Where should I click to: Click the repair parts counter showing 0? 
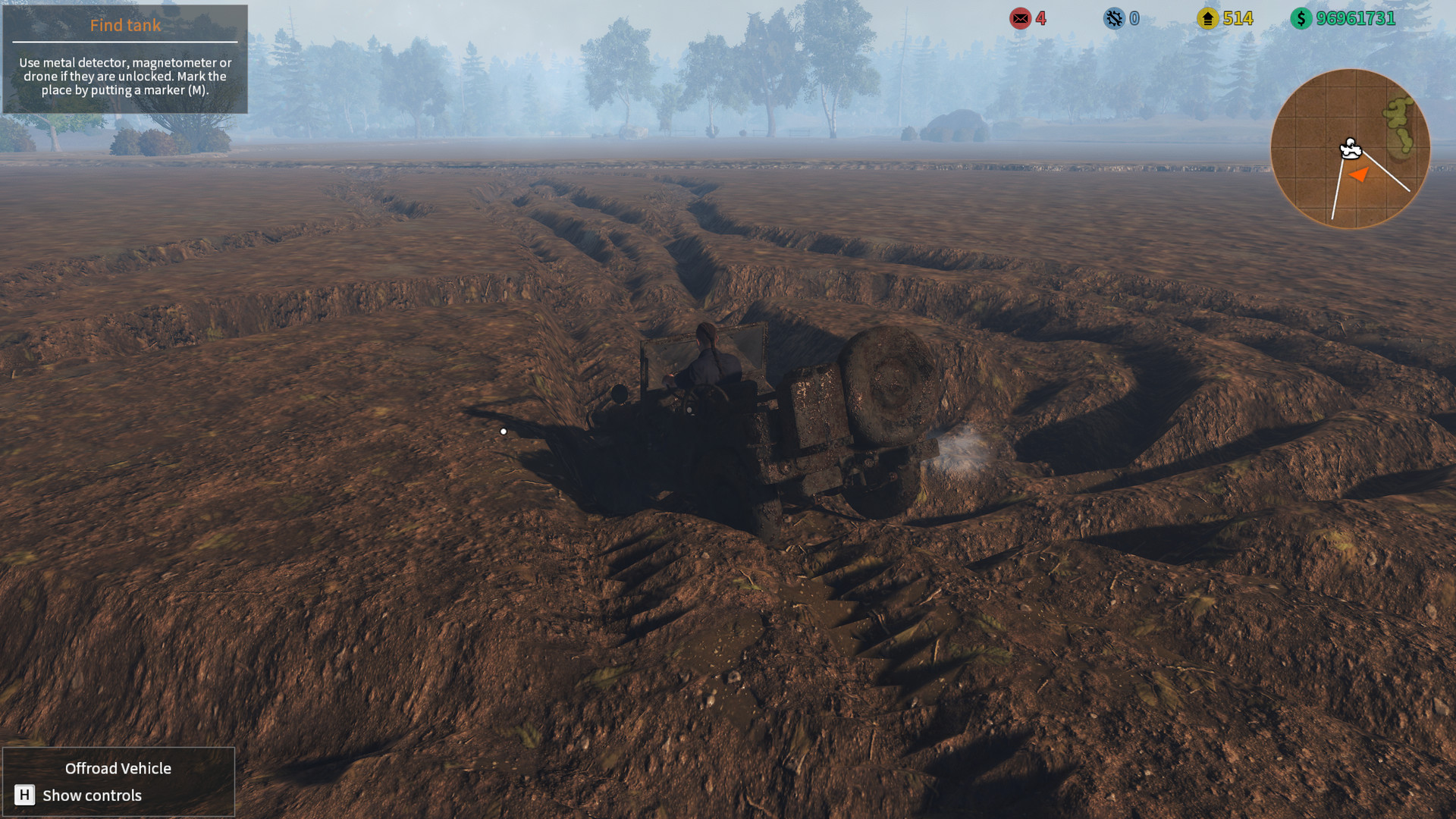pyautogui.click(x=1134, y=18)
